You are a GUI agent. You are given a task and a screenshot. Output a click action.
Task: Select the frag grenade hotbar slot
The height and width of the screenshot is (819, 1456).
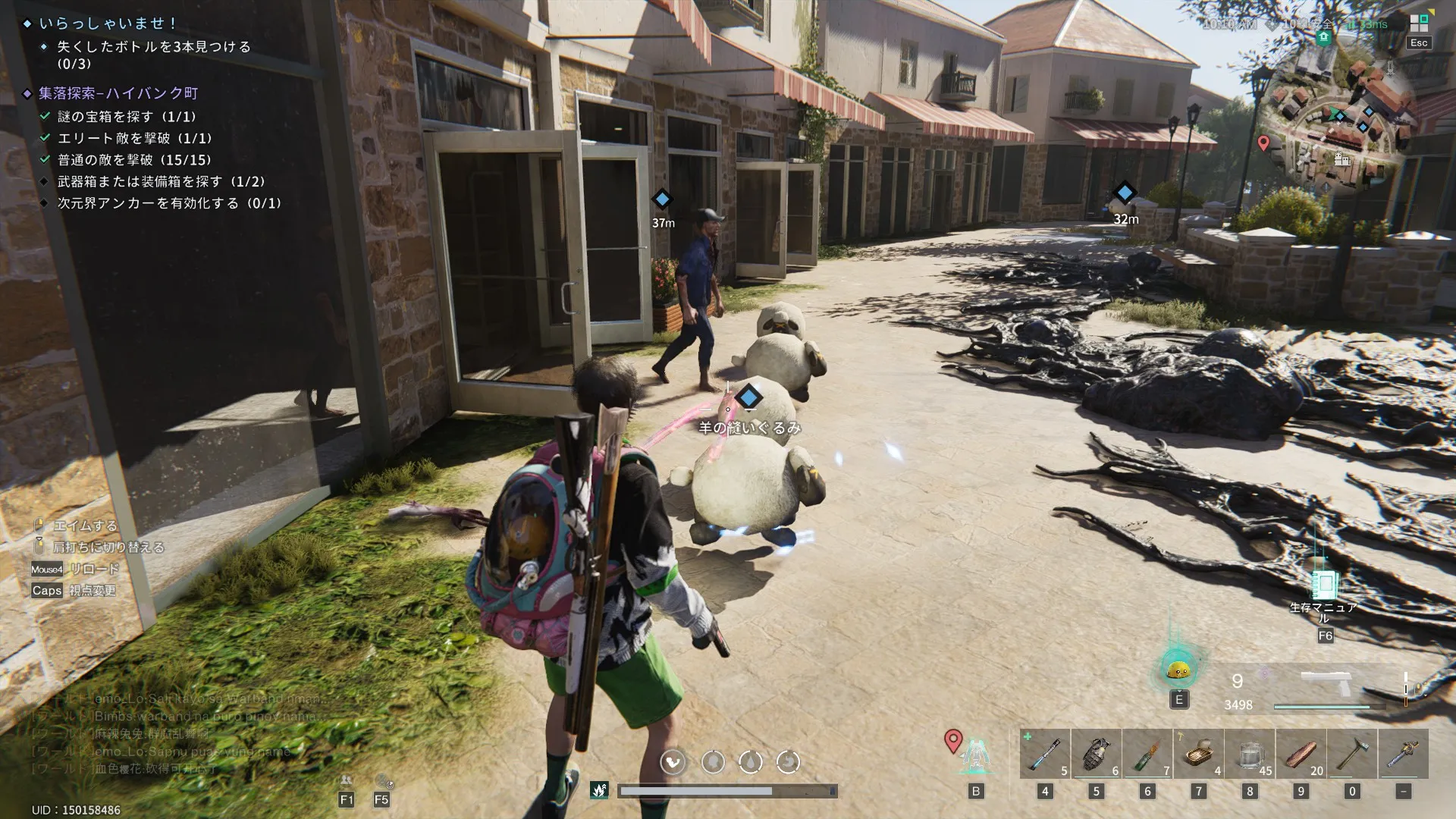click(1096, 754)
